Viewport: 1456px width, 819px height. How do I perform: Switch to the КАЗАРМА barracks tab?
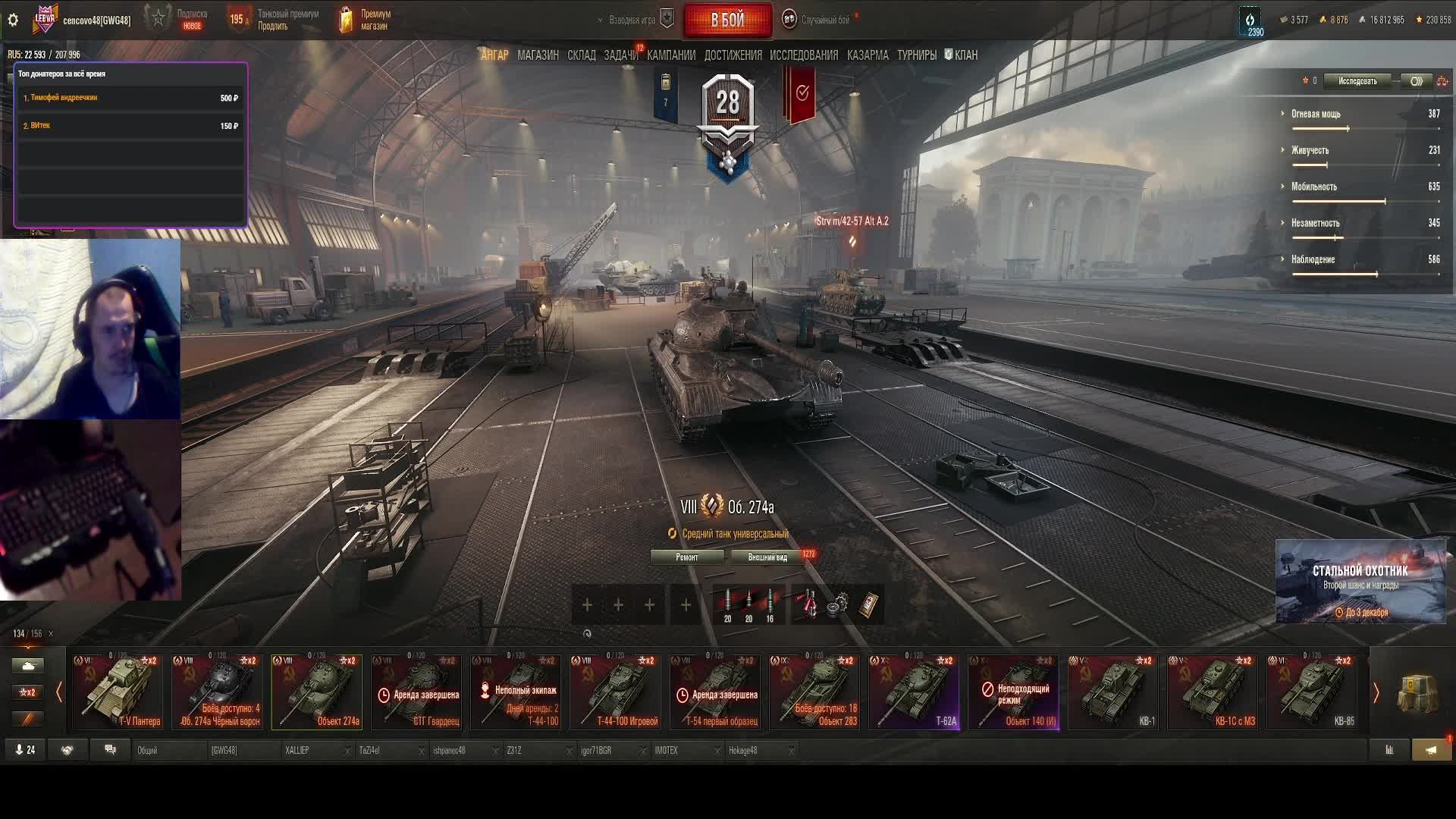868,55
